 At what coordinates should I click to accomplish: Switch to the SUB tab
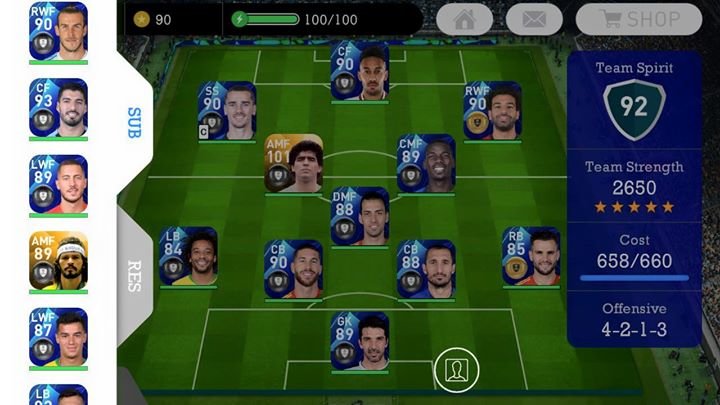pyautogui.click(x=134, y=122)
